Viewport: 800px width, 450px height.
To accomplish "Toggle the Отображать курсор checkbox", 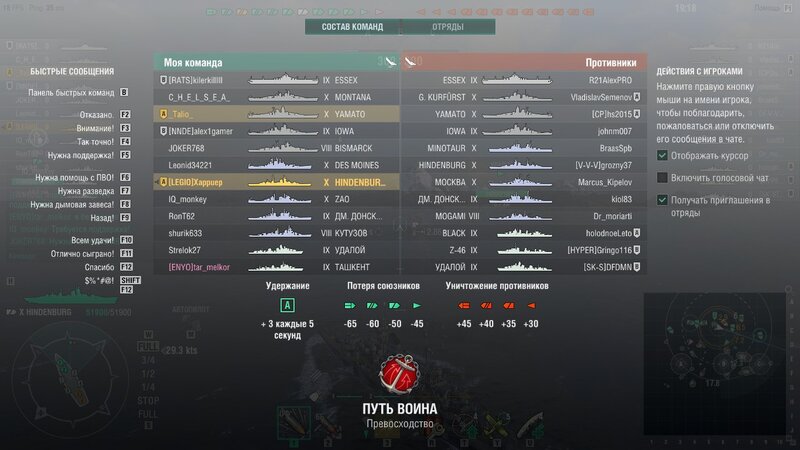I will pos(664,155).
